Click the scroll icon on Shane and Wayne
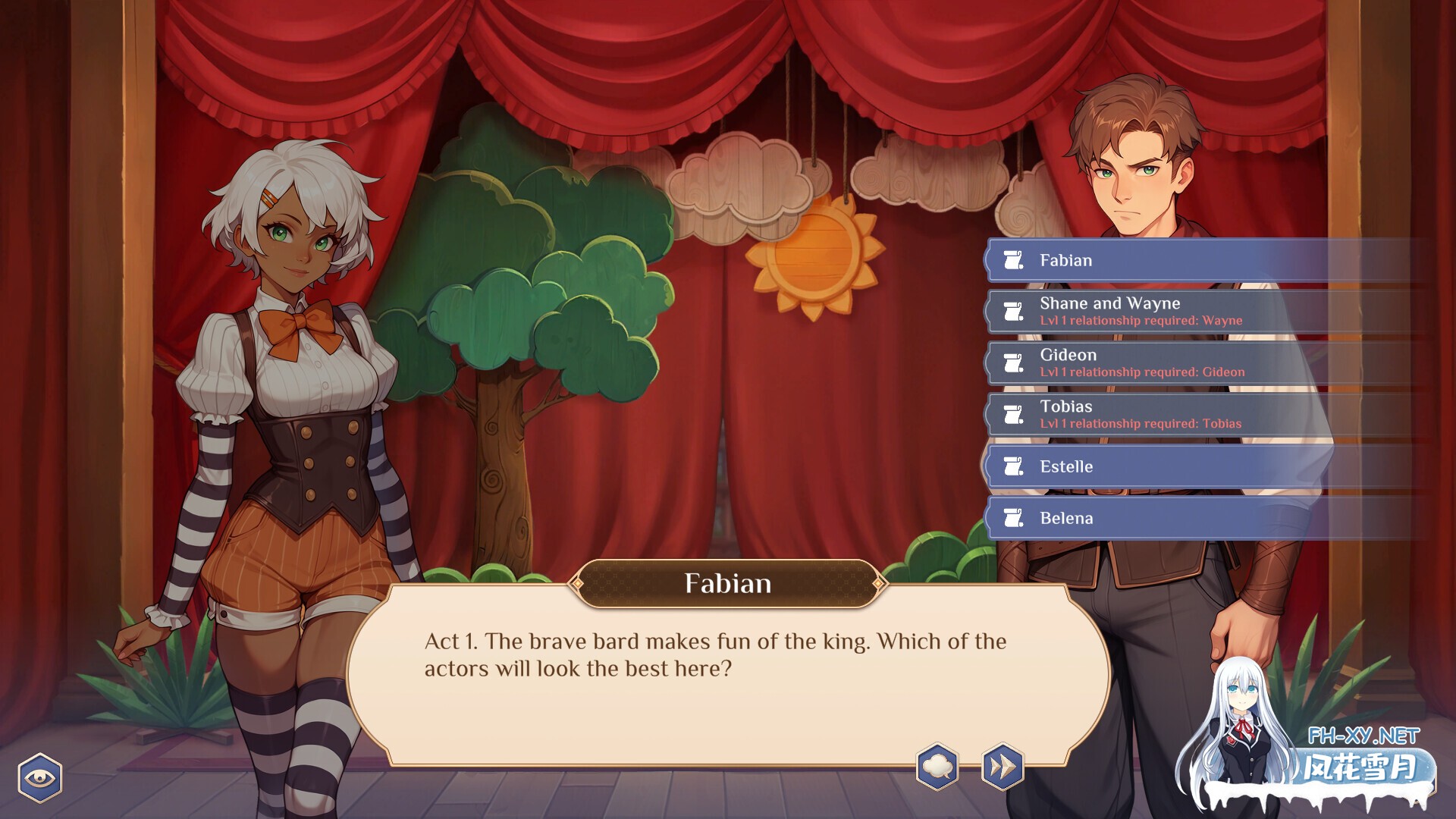Image resolution: width=1456 pixels, height=819 pixels. [x=1013, y=311]
